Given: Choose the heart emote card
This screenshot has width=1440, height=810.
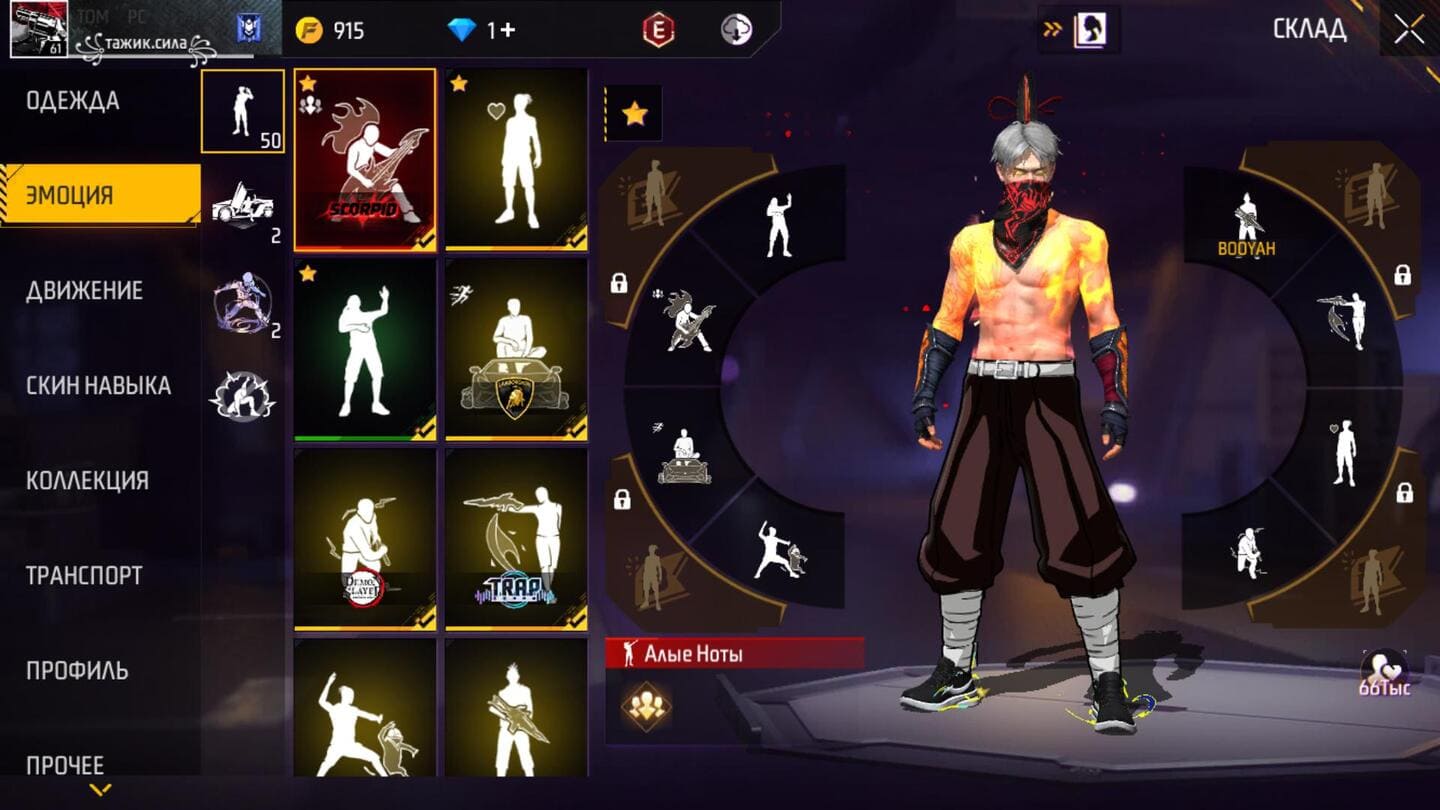Looking at the screenshot, I should click(516, 159).
